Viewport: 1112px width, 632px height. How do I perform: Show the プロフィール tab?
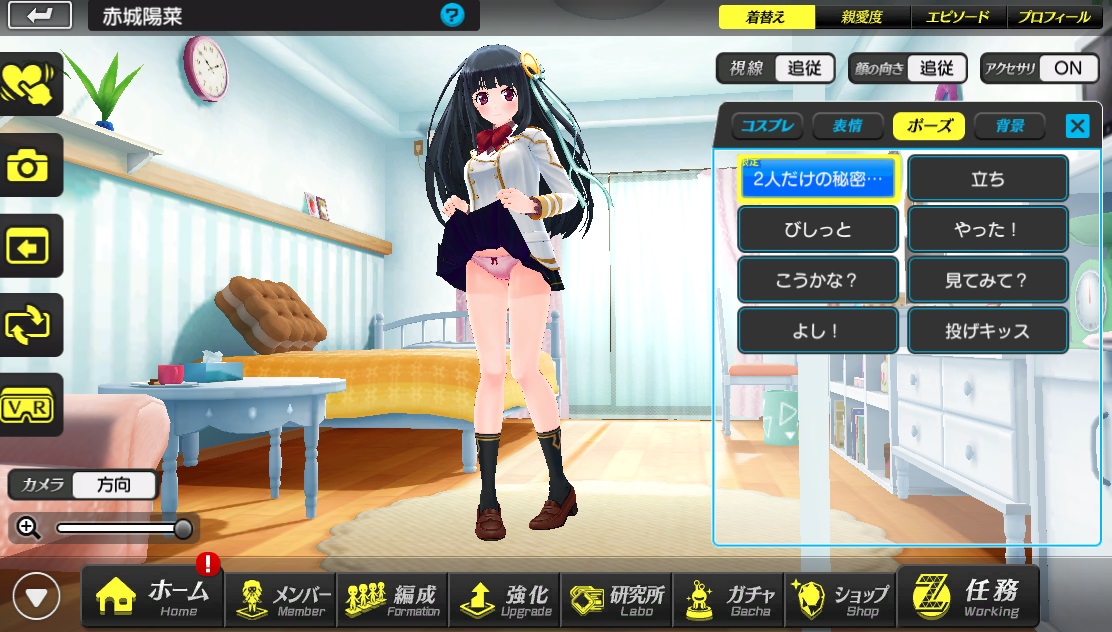pos(1055,17)
